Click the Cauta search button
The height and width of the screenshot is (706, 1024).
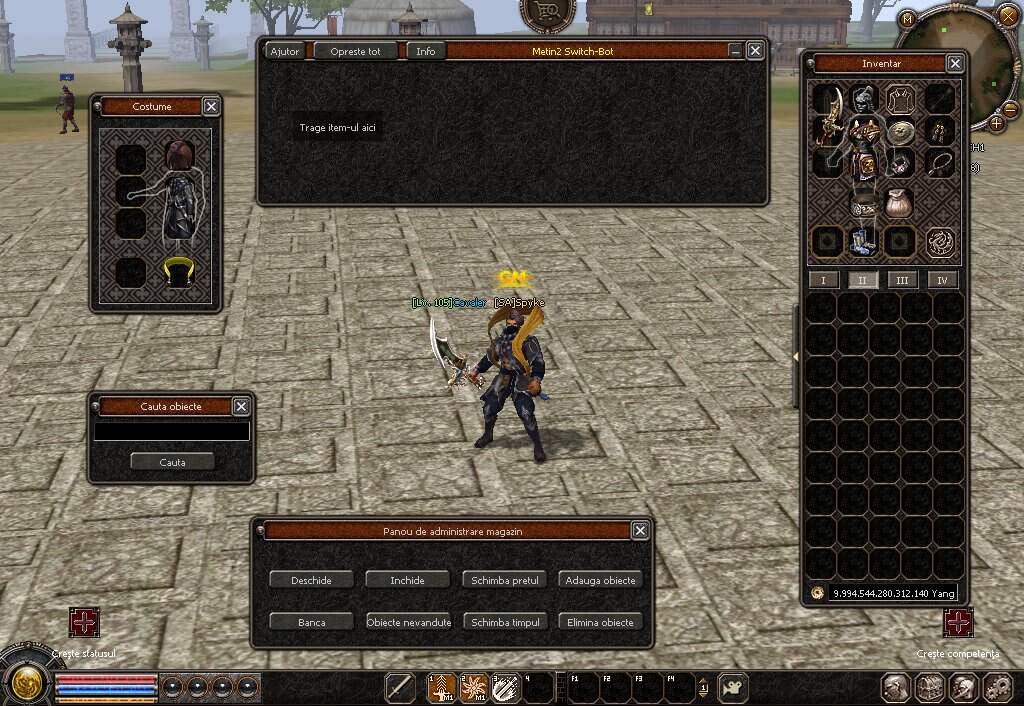pyautogui.click(x=172, y=462)
